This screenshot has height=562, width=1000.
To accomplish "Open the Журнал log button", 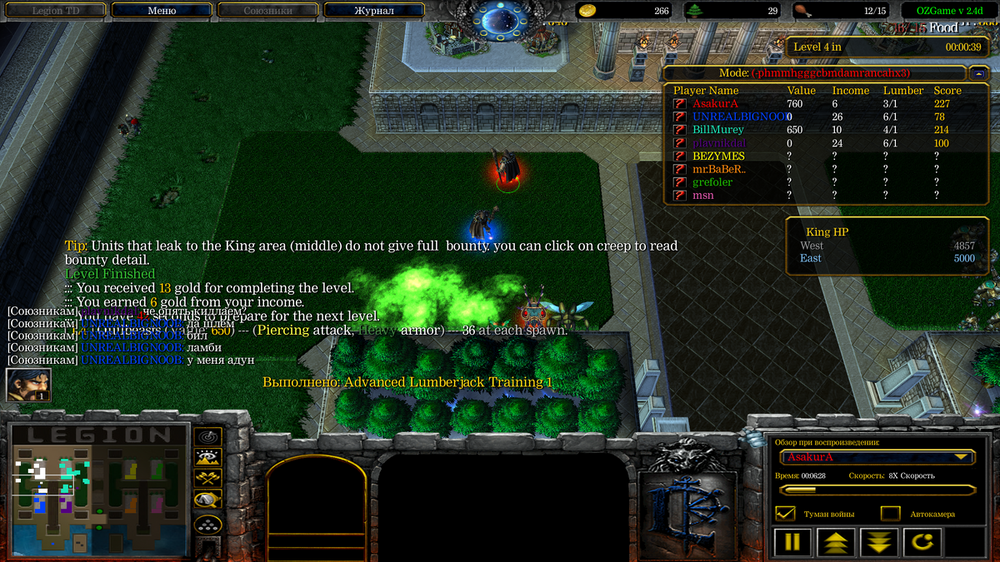I will [x=374, y=11].
